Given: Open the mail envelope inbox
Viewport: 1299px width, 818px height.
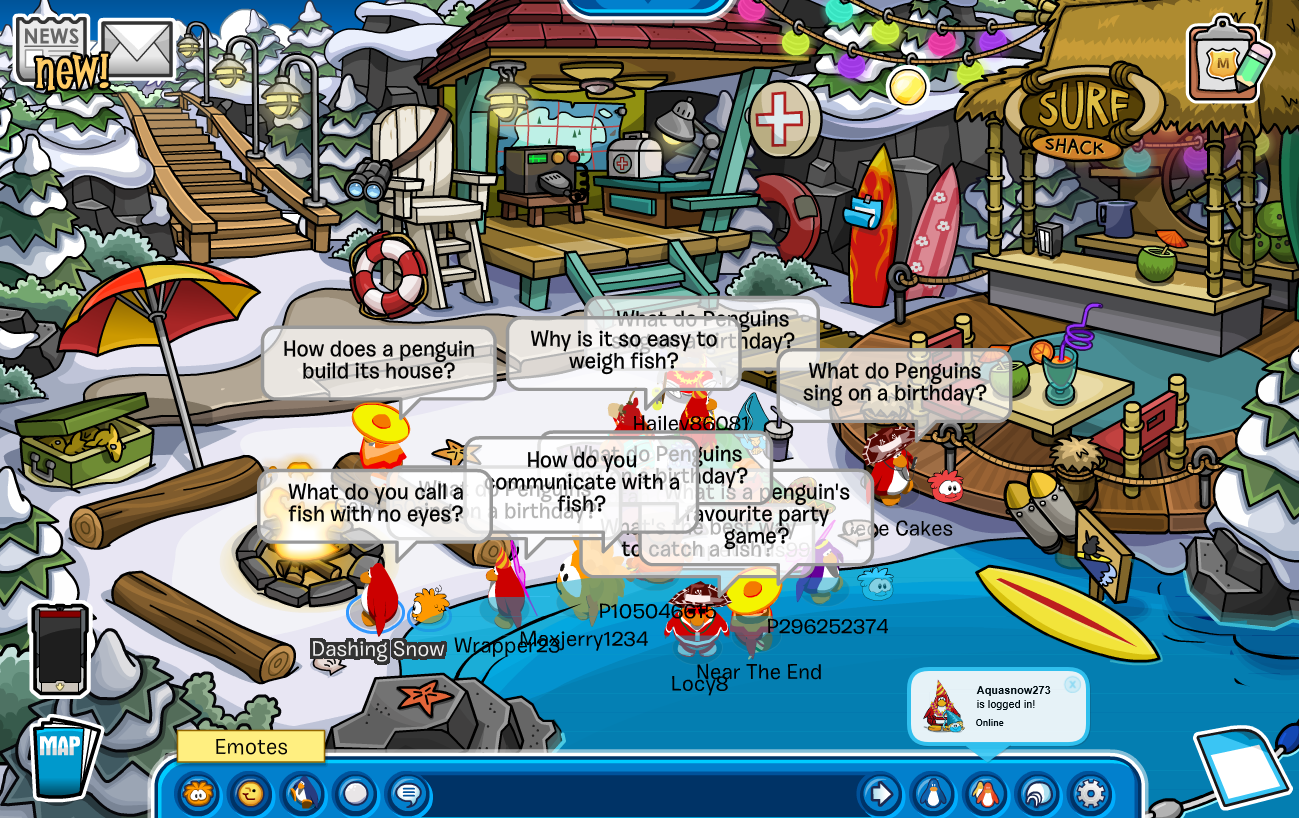Looking at the screenshot, I should [137, 49].
